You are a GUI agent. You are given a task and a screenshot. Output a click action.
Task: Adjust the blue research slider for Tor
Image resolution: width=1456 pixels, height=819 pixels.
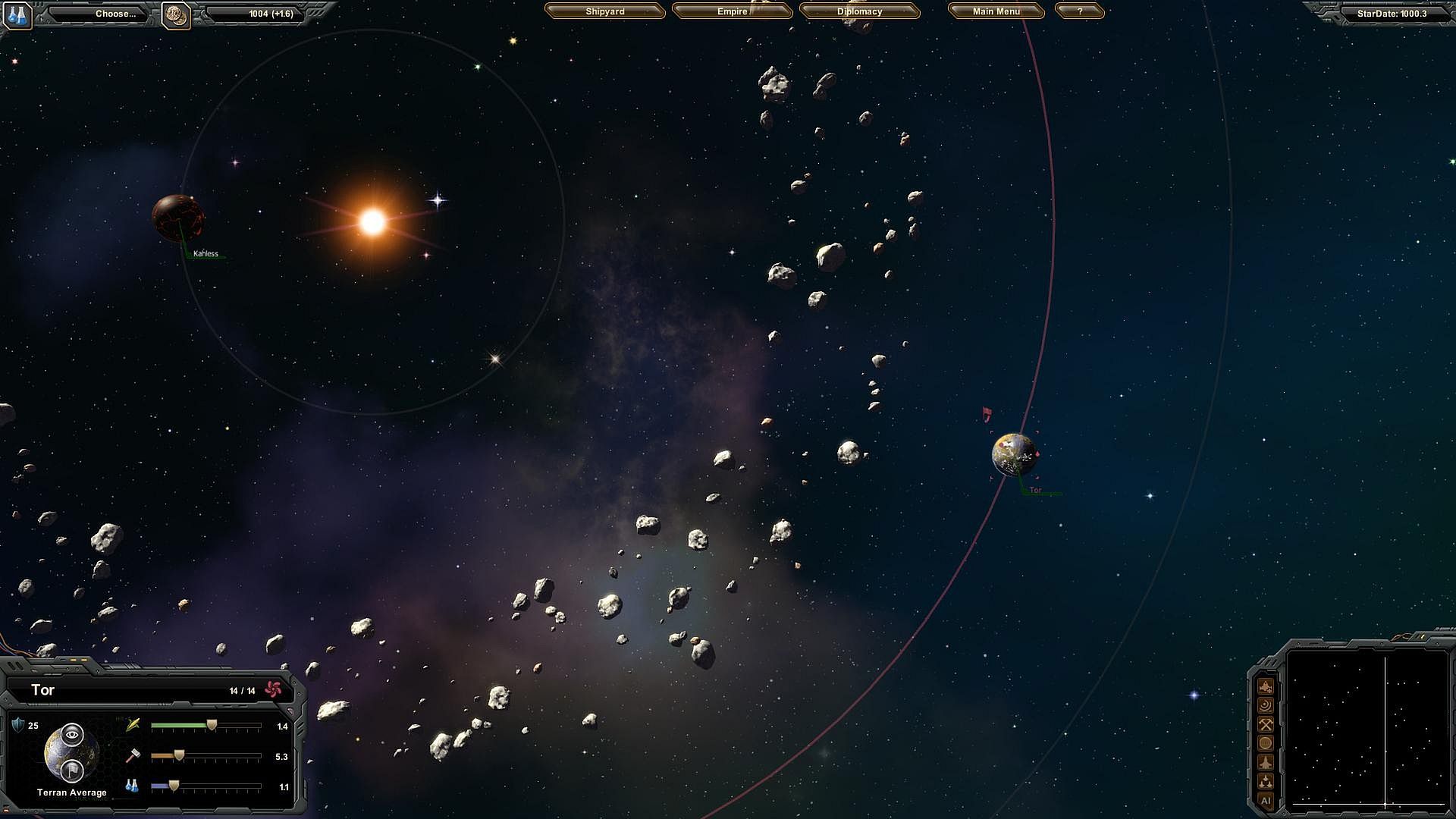coord(174,786)
